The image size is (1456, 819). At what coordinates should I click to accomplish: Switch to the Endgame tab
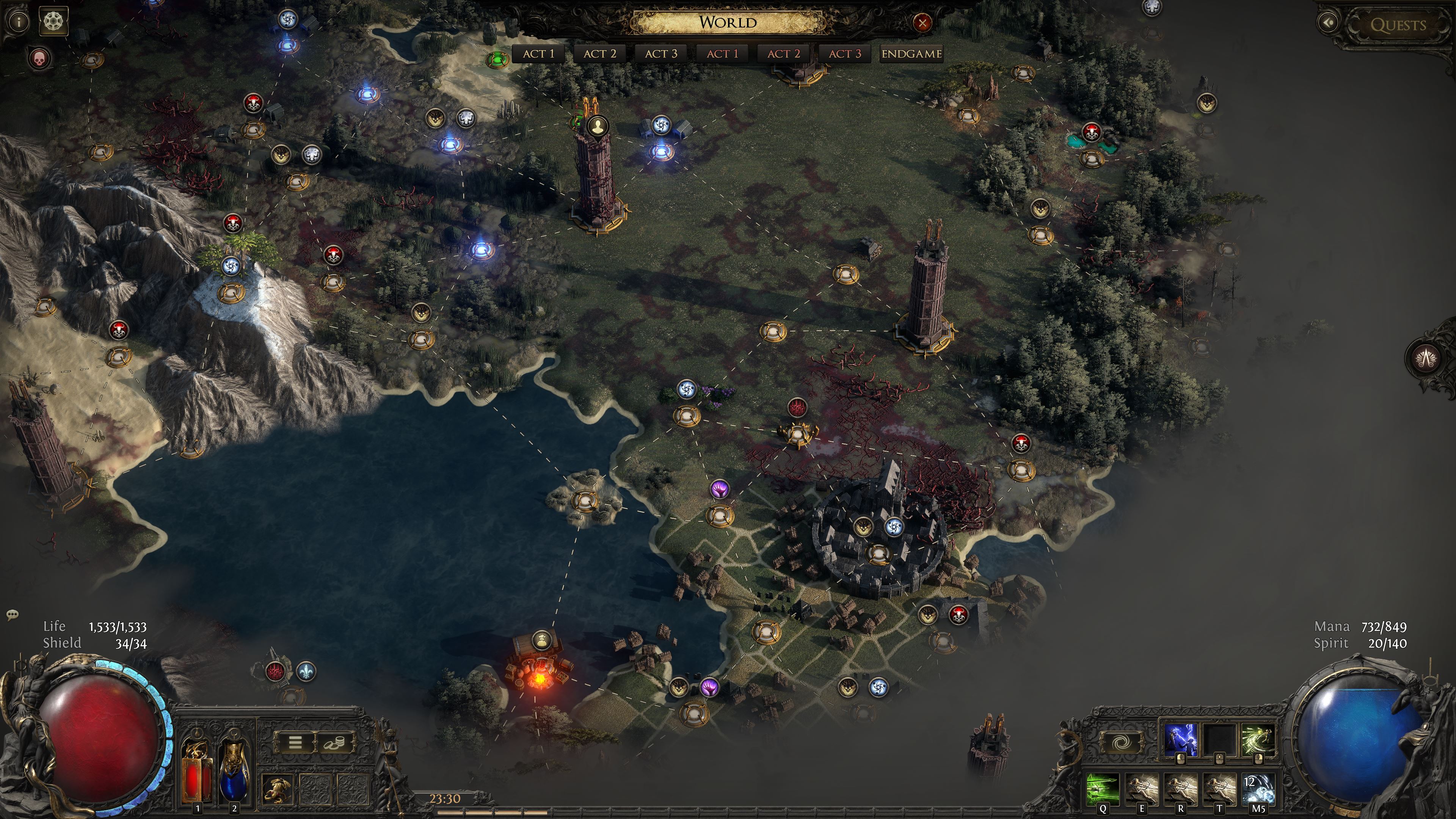(911, 54)
